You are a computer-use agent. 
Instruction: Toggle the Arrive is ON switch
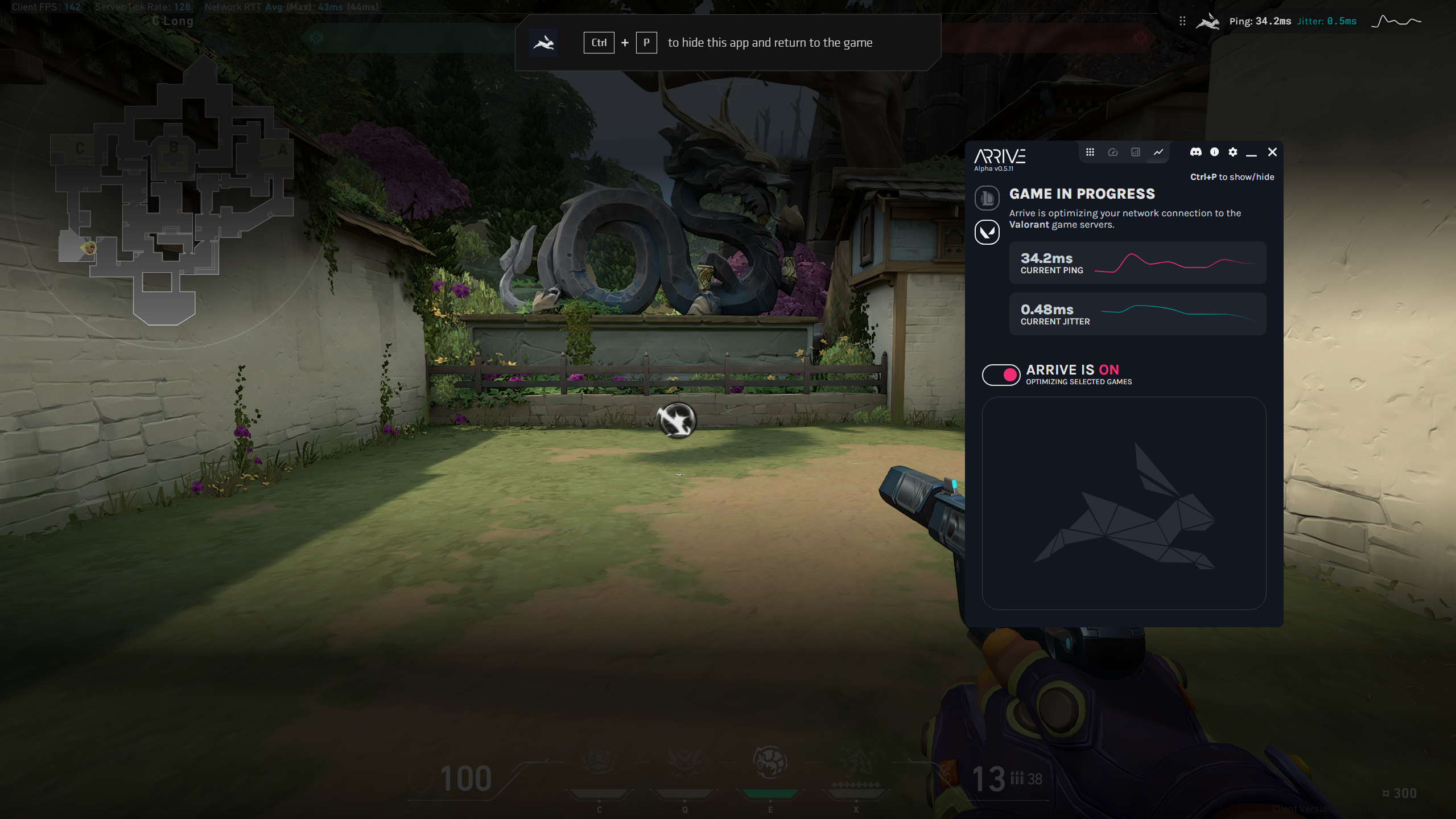1001,374
